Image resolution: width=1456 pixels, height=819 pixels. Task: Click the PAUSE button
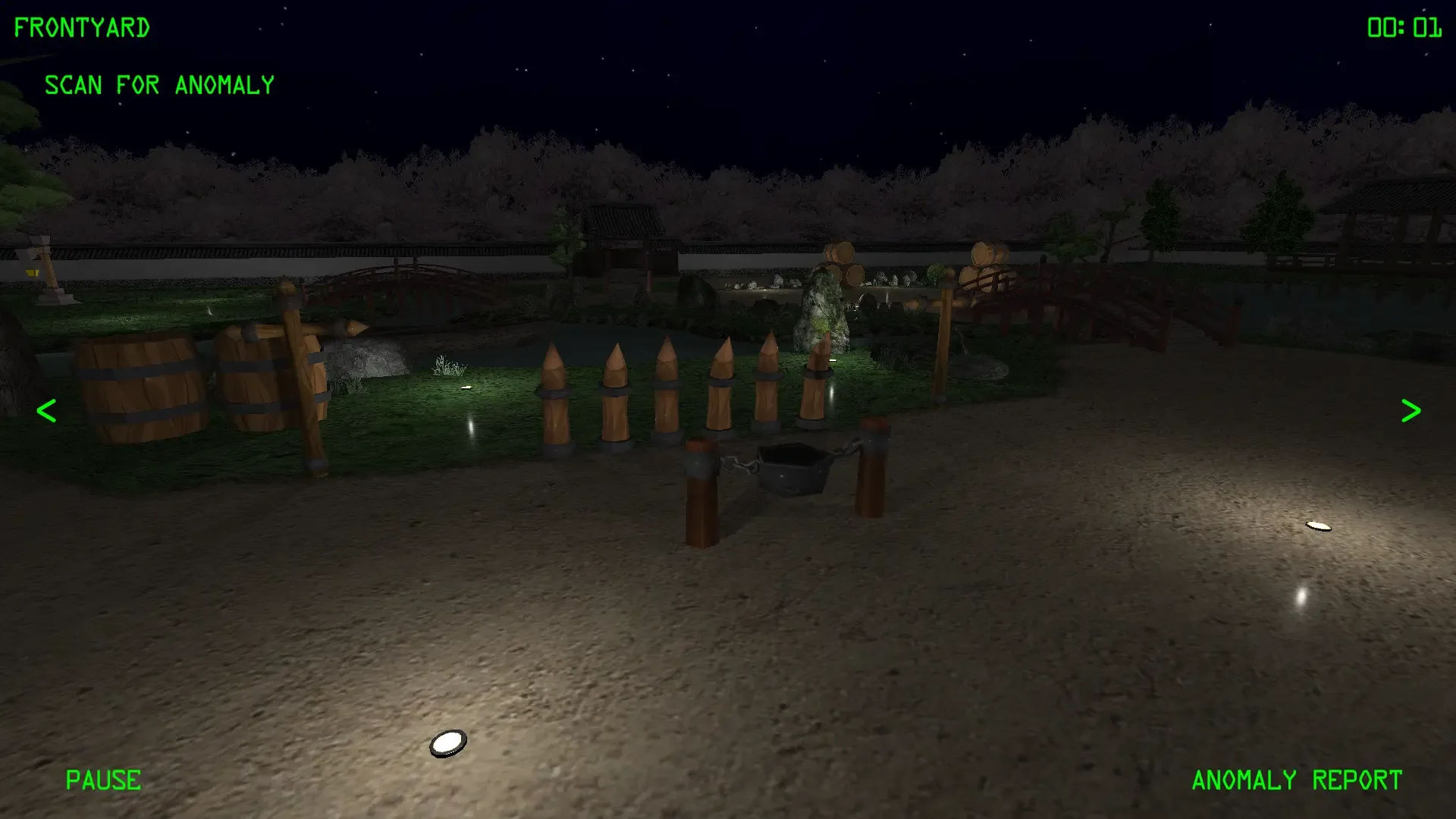tap(103, 780)
